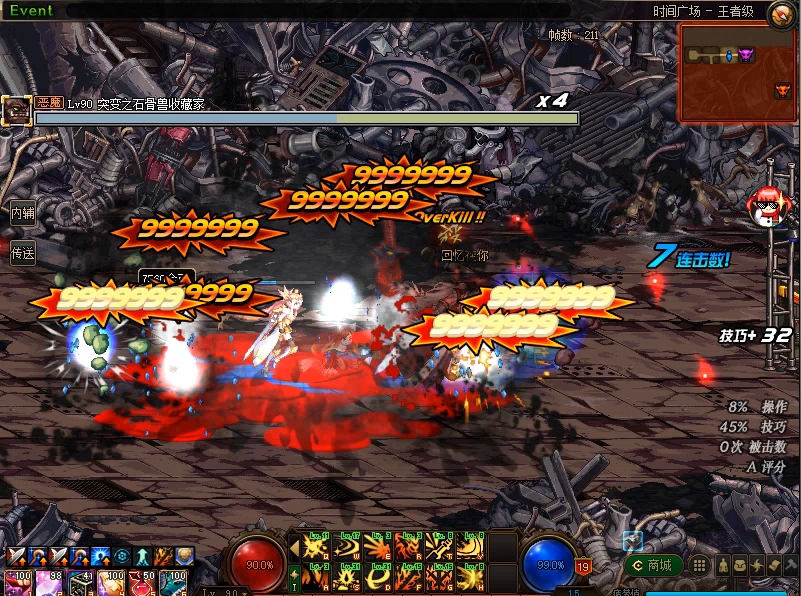This screenshot has height=596, width=801.
Task: Select the consumable slot showing count 98
Action: point(50,583)
